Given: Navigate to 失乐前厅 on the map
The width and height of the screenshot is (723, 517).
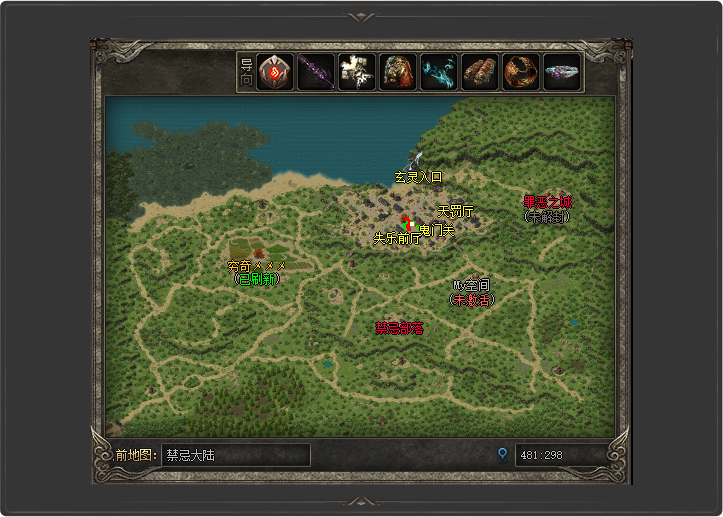Looking at the screenshot, I should click(397, 239).
